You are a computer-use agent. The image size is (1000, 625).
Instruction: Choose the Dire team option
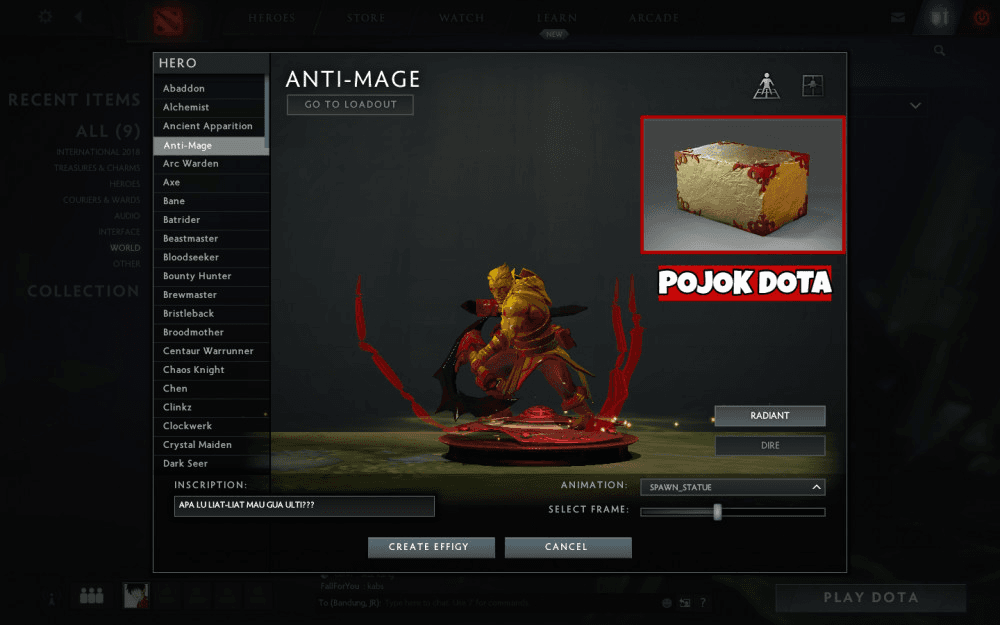click(x=769, y=445)
